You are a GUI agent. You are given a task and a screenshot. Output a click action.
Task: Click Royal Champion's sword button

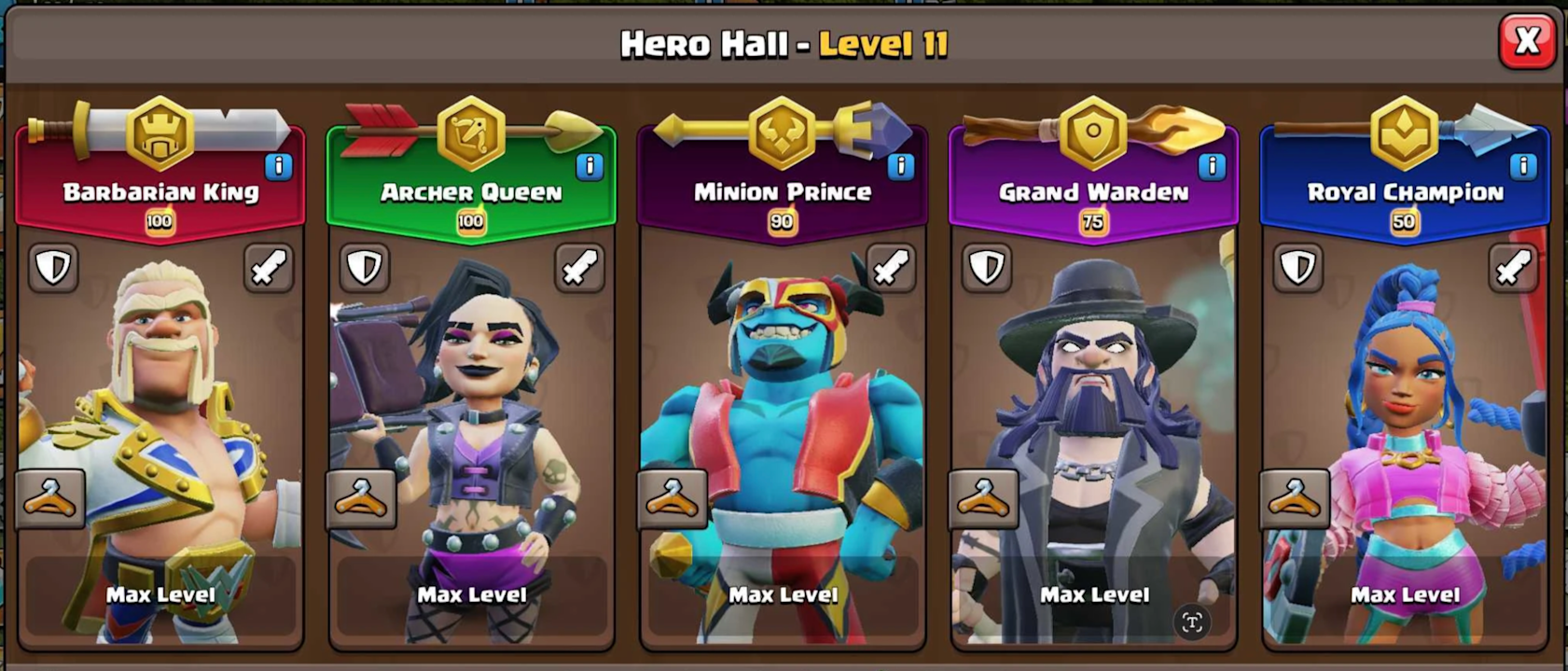[x=1513, y=268]
